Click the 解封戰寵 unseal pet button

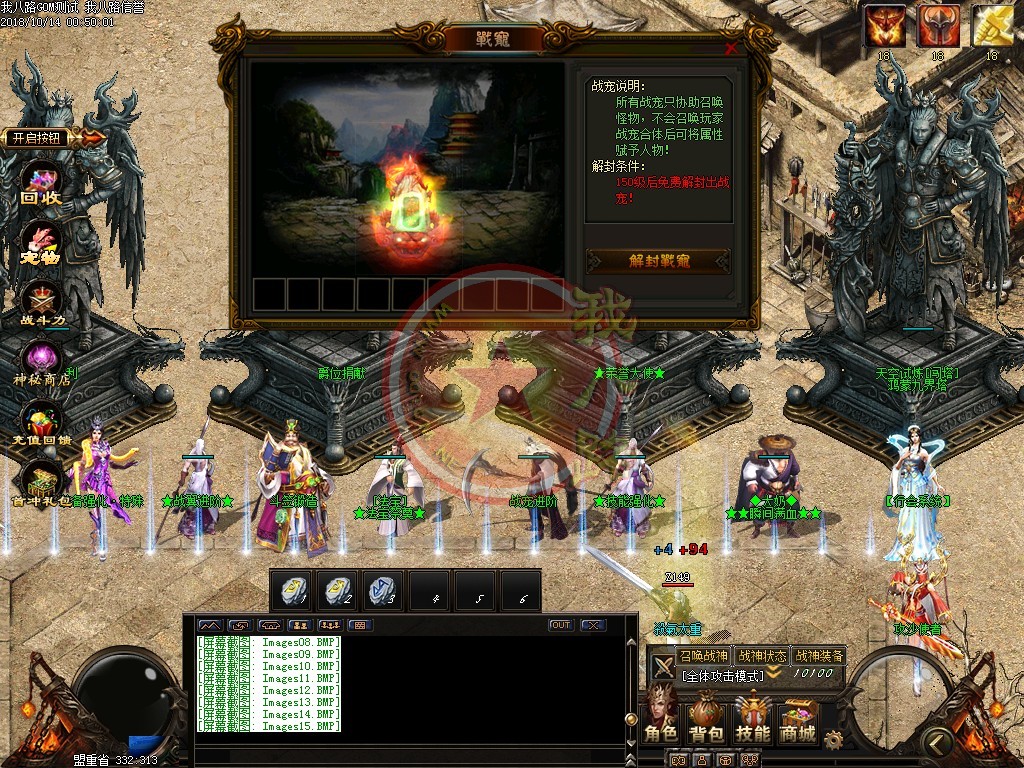click(x=659, y=261)
